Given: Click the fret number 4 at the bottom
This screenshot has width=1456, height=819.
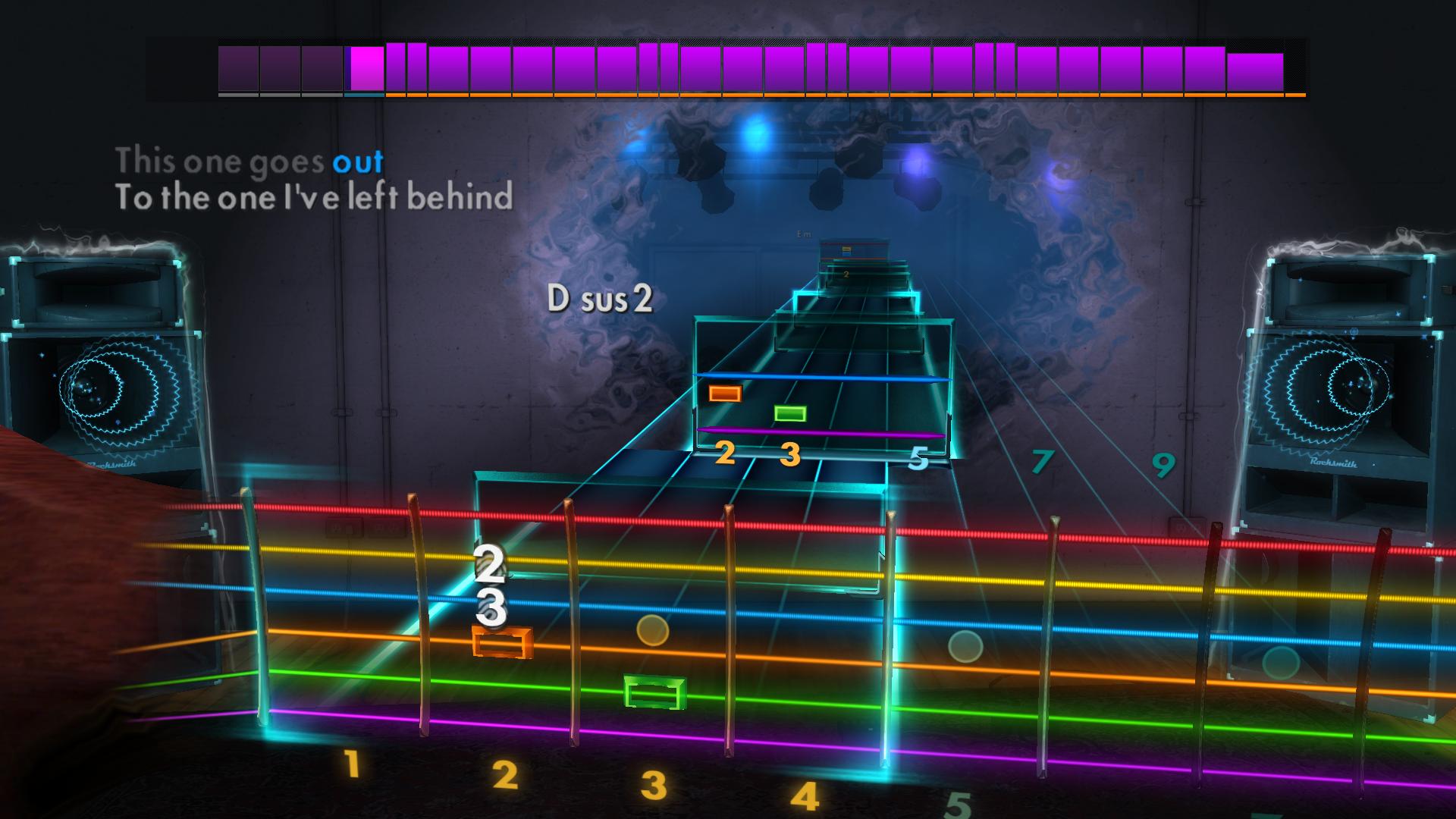Looking at the screenshot, I should point(805,797).
